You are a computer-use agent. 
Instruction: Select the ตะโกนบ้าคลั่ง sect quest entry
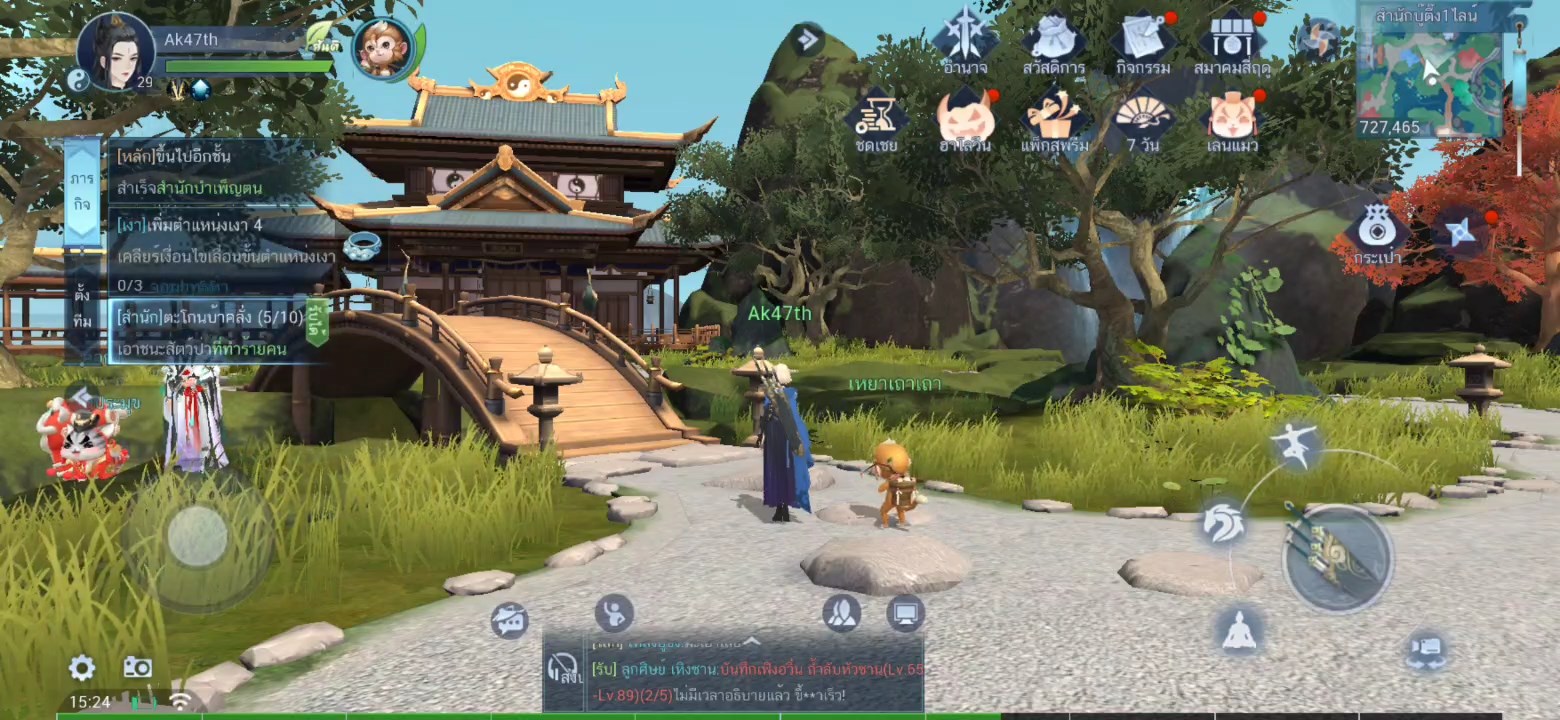tap(210, 331)
